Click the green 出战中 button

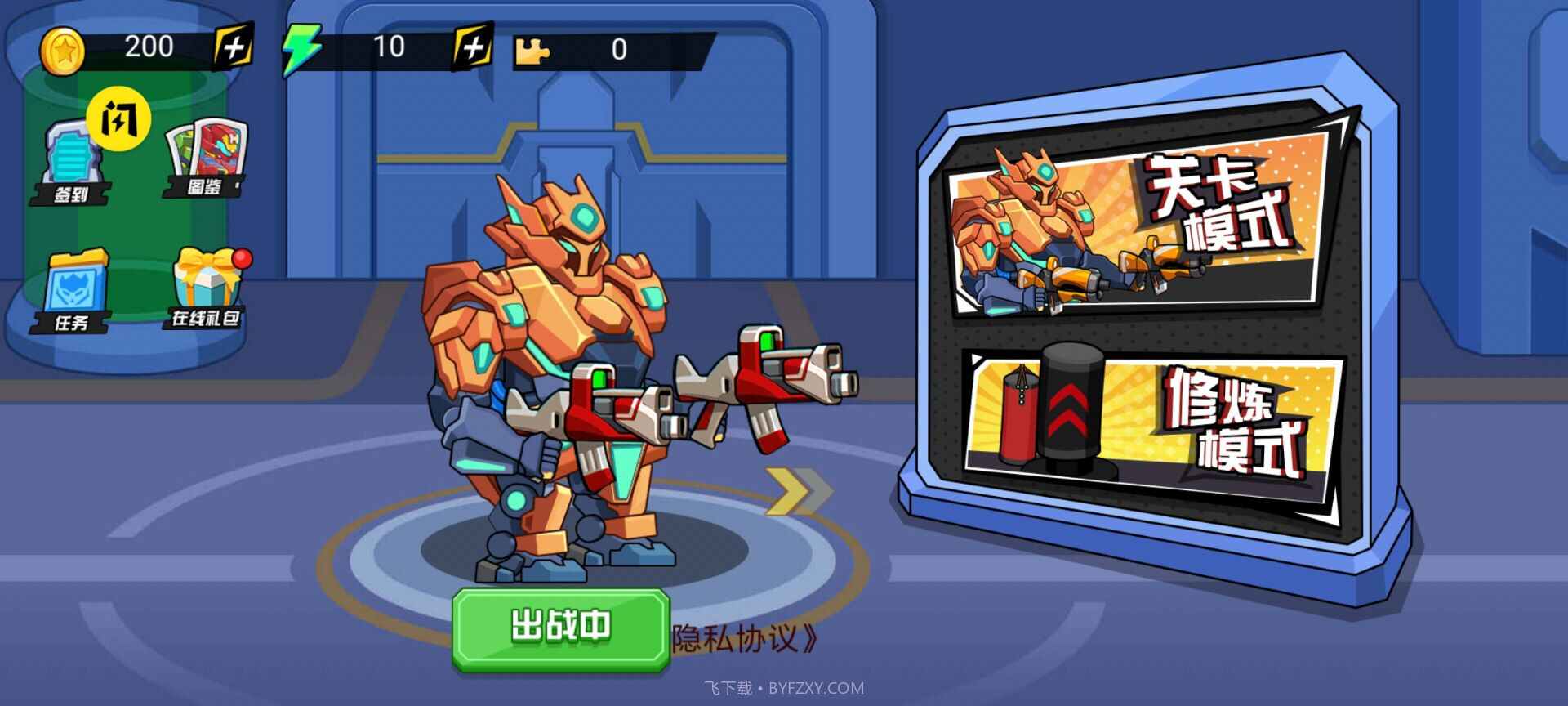click(561, 628)
